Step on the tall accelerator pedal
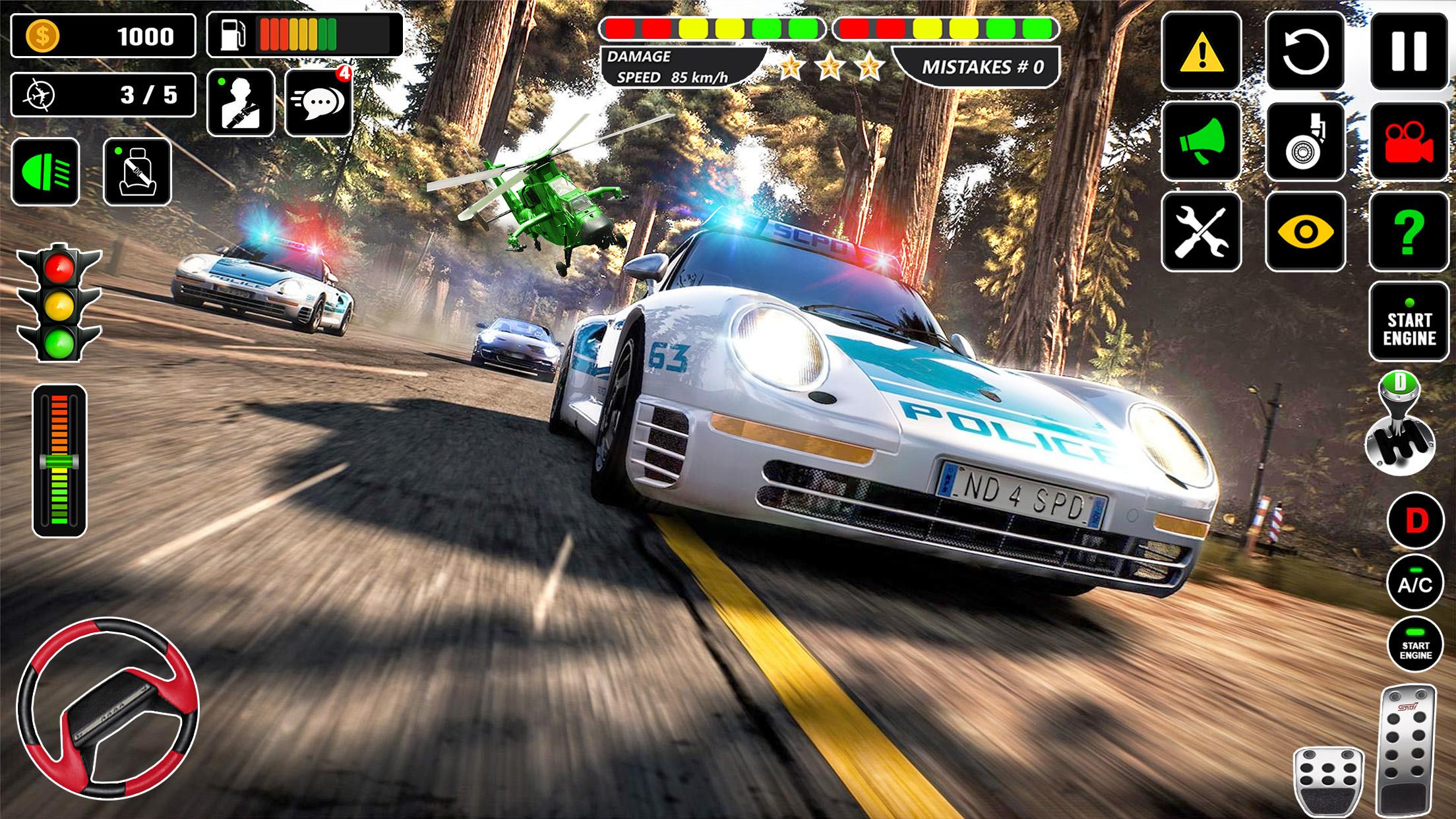 (1407, 750)
